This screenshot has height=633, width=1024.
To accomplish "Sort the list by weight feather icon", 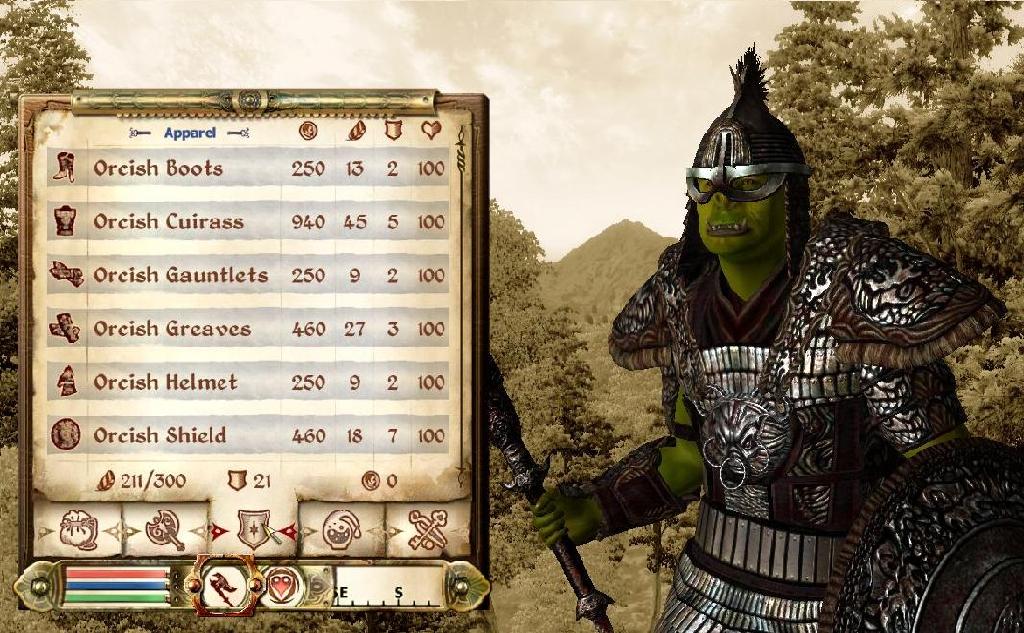I will 355,130.
